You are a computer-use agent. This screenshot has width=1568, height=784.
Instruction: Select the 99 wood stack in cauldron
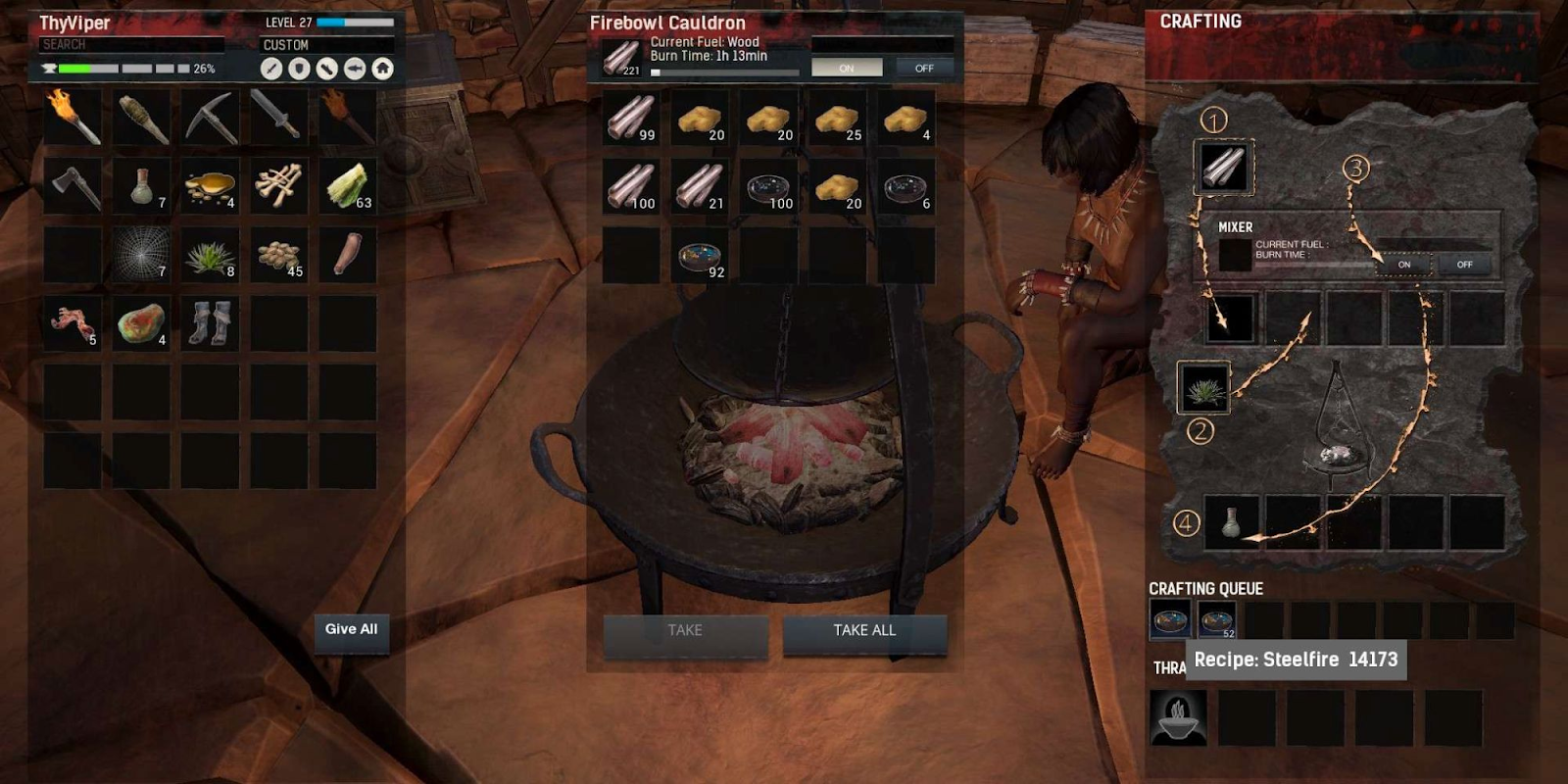pyautogui.click(x=631, y=118)
